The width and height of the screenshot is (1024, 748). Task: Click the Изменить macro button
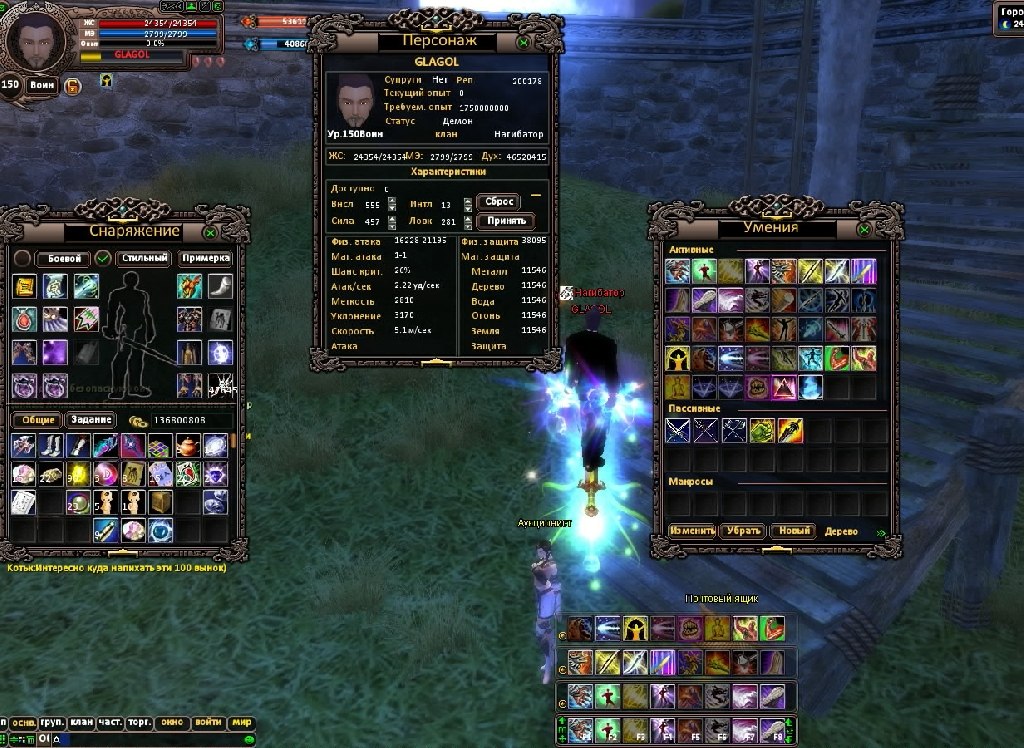click(x=692, y=531)
